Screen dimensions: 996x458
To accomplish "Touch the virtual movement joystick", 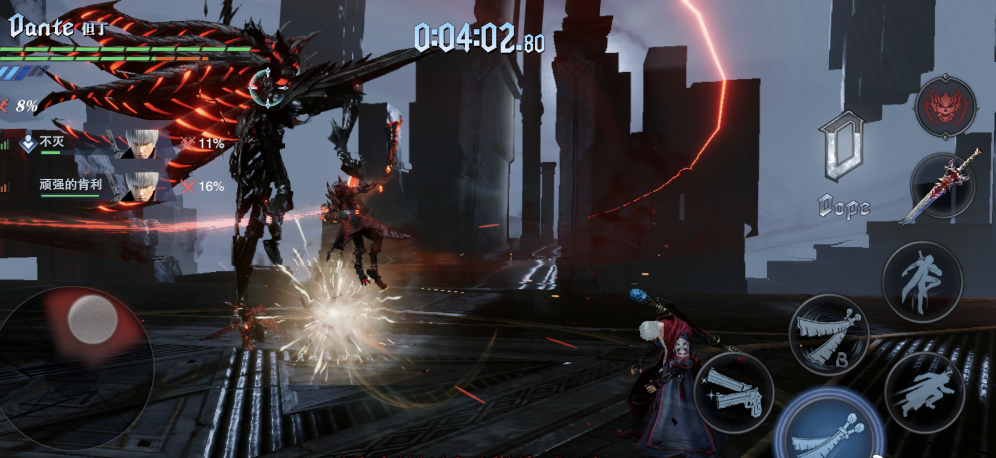I will point(92,320).
